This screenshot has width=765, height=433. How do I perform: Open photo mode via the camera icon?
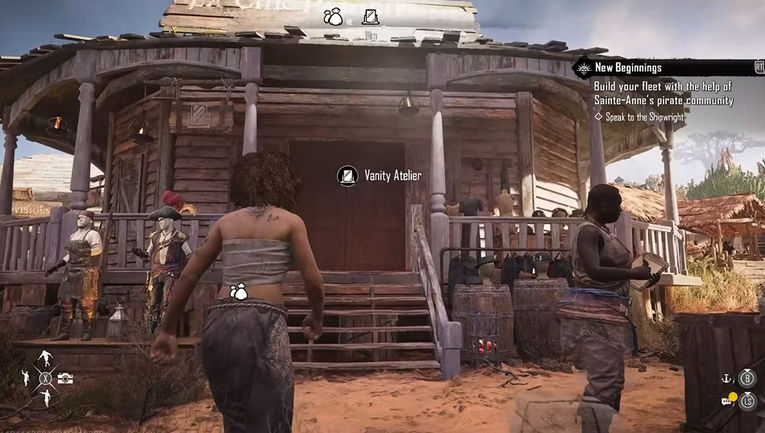(65, 379)
